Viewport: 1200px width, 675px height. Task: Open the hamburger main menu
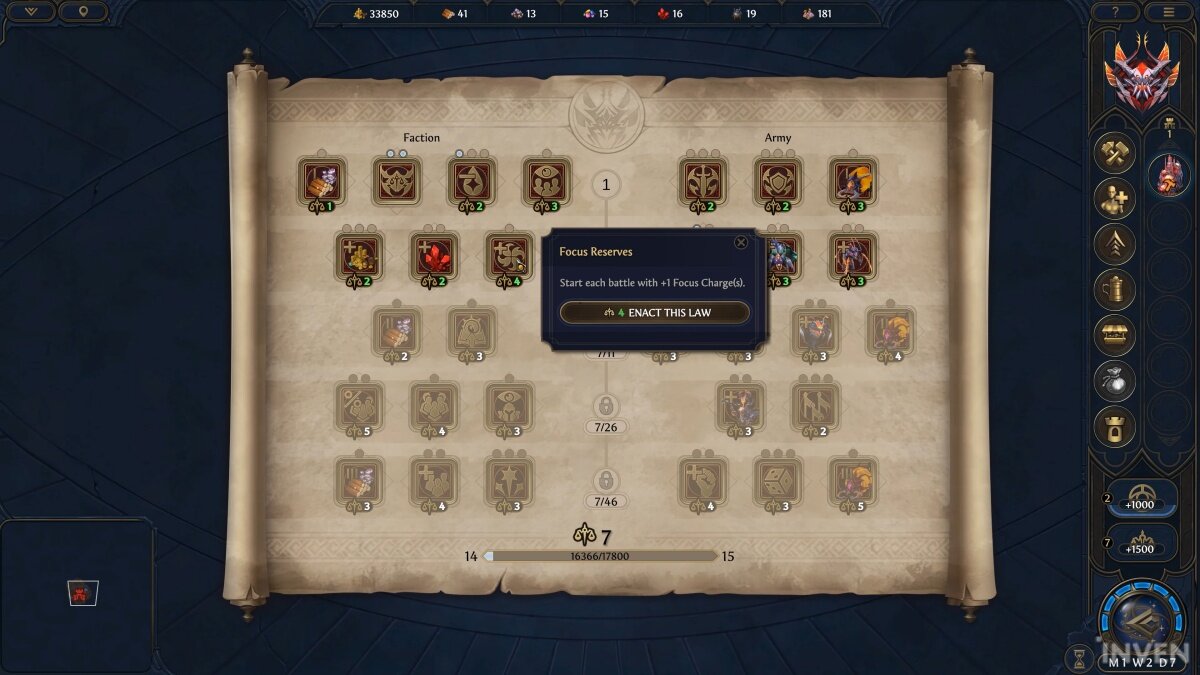click(1168, 12)
